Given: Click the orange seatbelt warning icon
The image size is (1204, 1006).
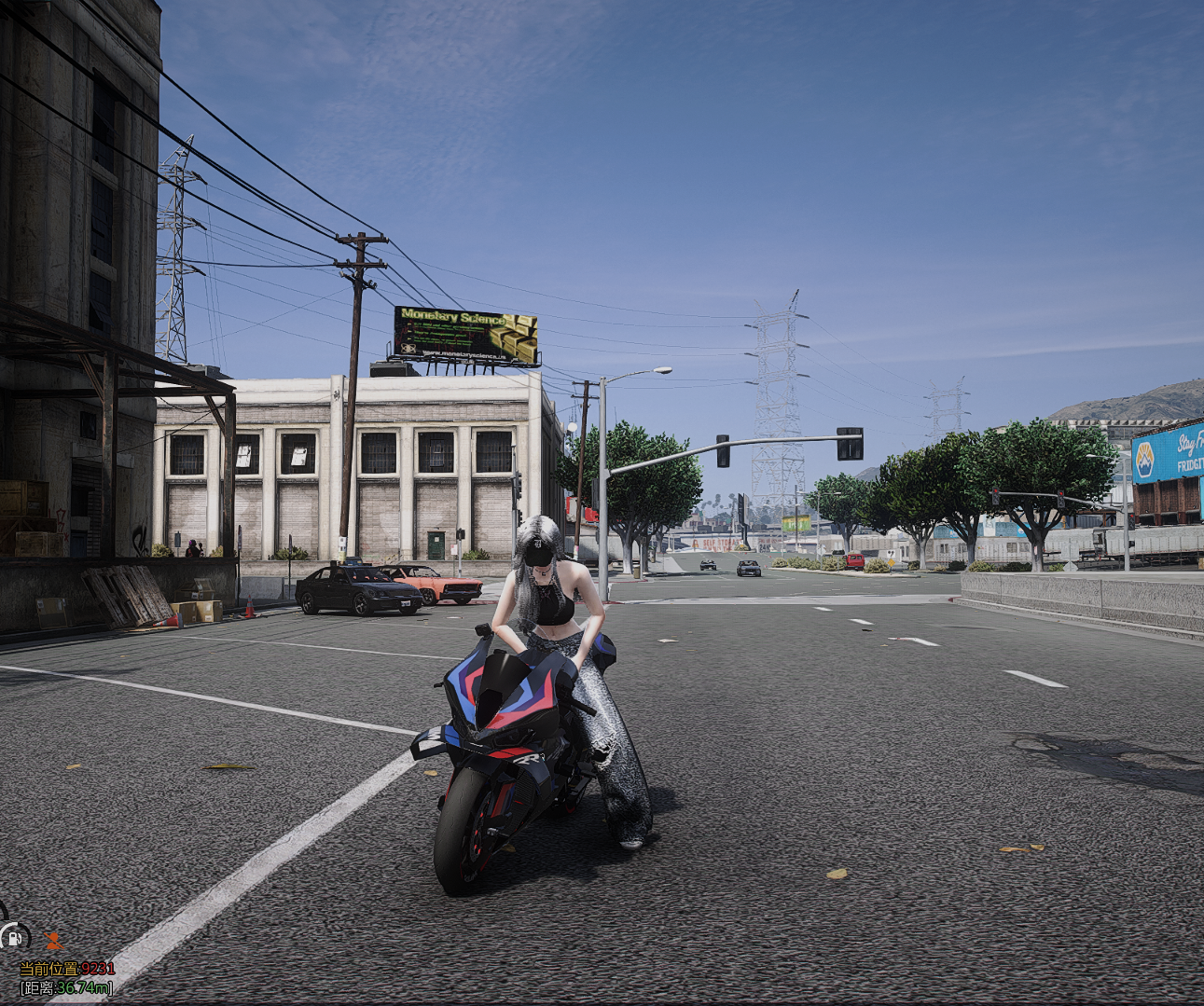Looking at the screenshot, I should (x=54, y=940).
